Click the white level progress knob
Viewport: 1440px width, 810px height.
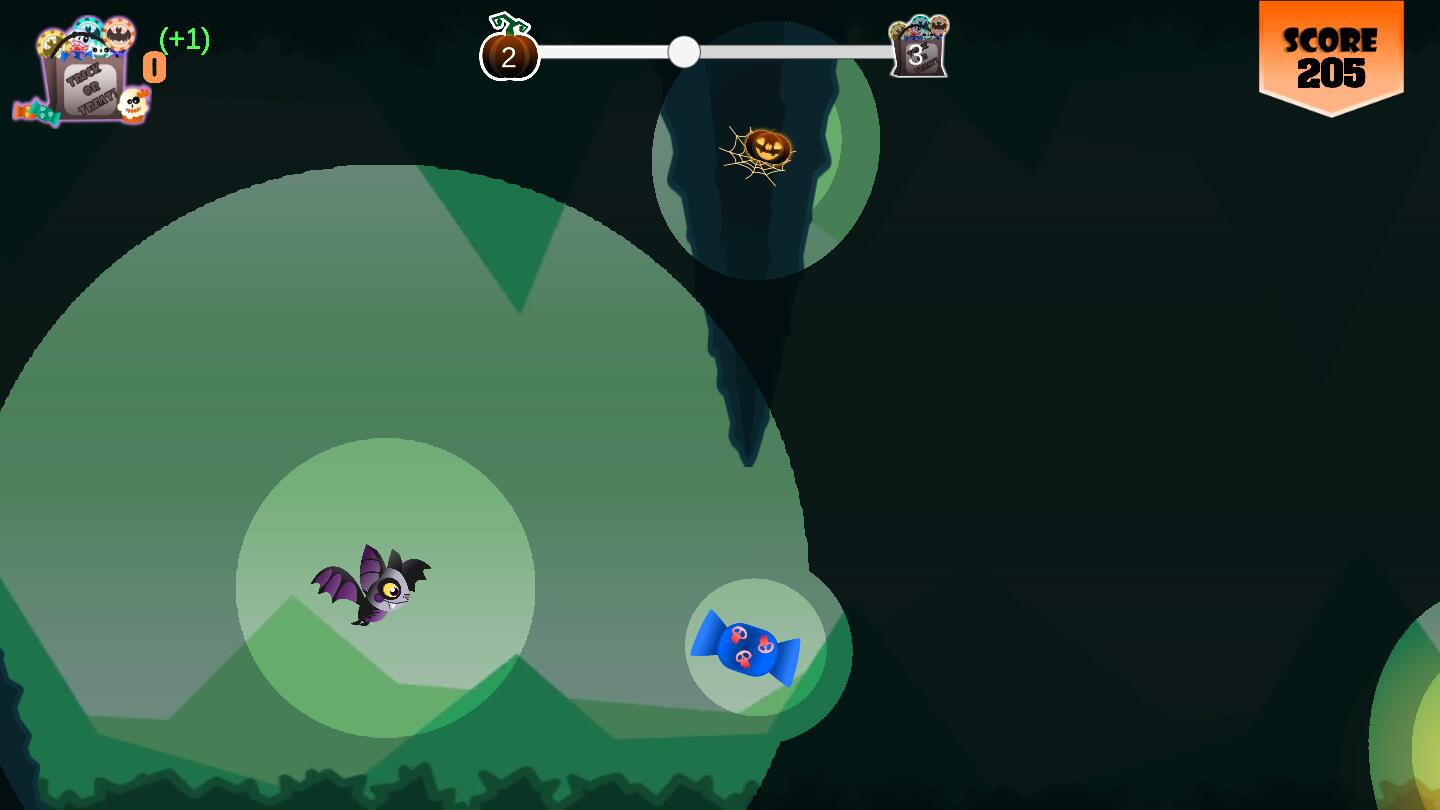[684, 52]
